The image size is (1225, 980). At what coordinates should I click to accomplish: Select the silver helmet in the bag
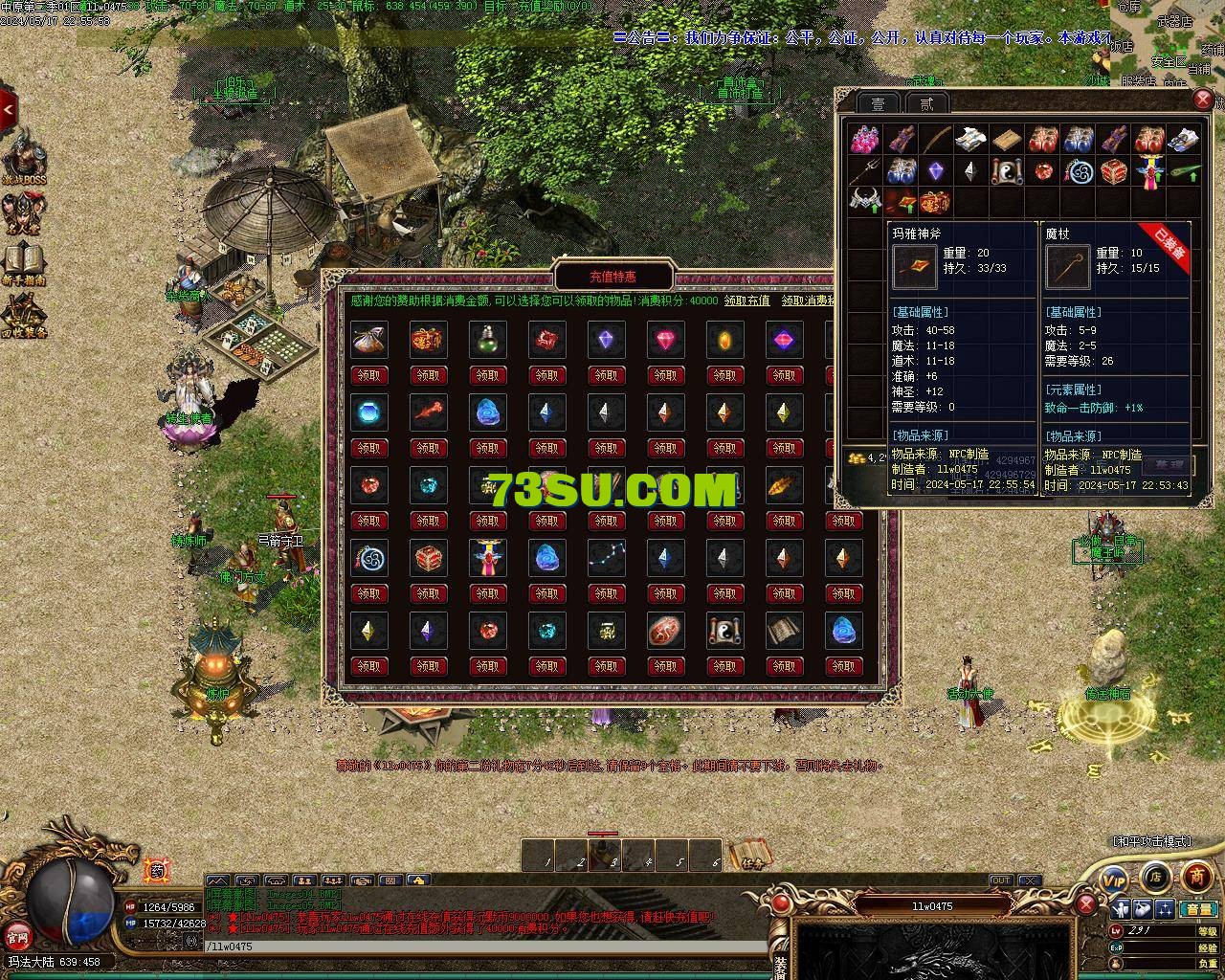tap(866, 203)
